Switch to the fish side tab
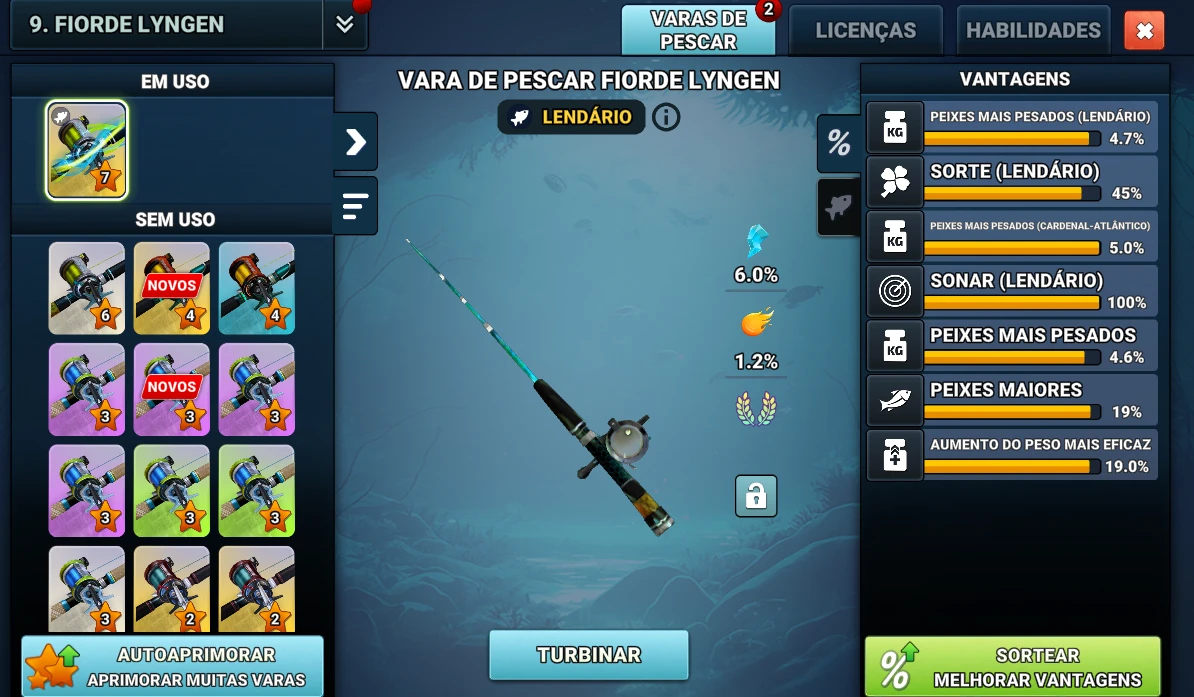Viewport: 1194px width, 697px height. click(x=838, y=207)
